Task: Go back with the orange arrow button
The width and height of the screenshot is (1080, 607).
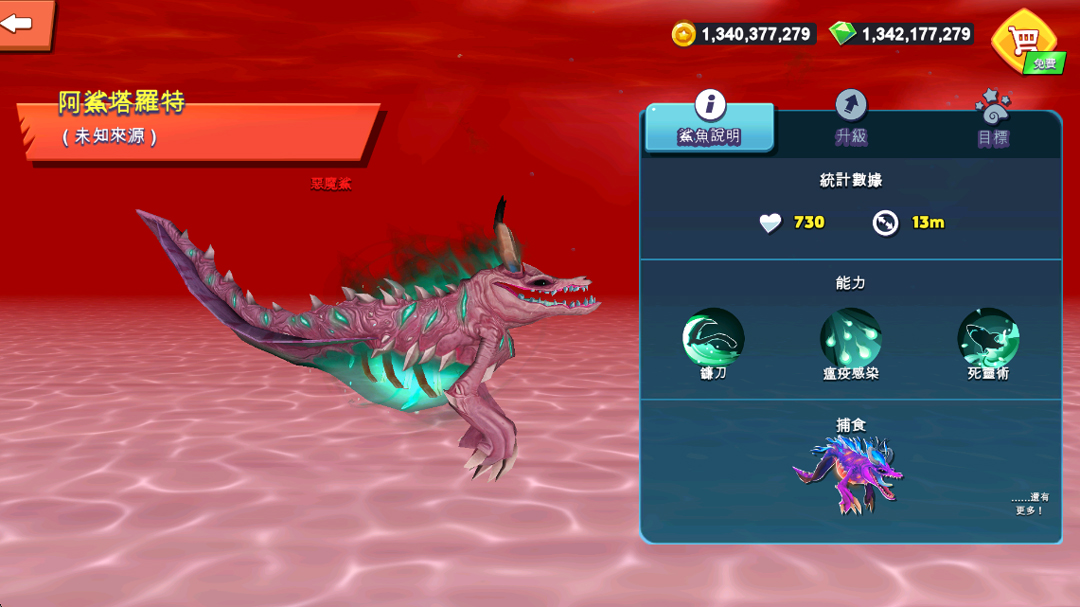Action: point(22,23)
